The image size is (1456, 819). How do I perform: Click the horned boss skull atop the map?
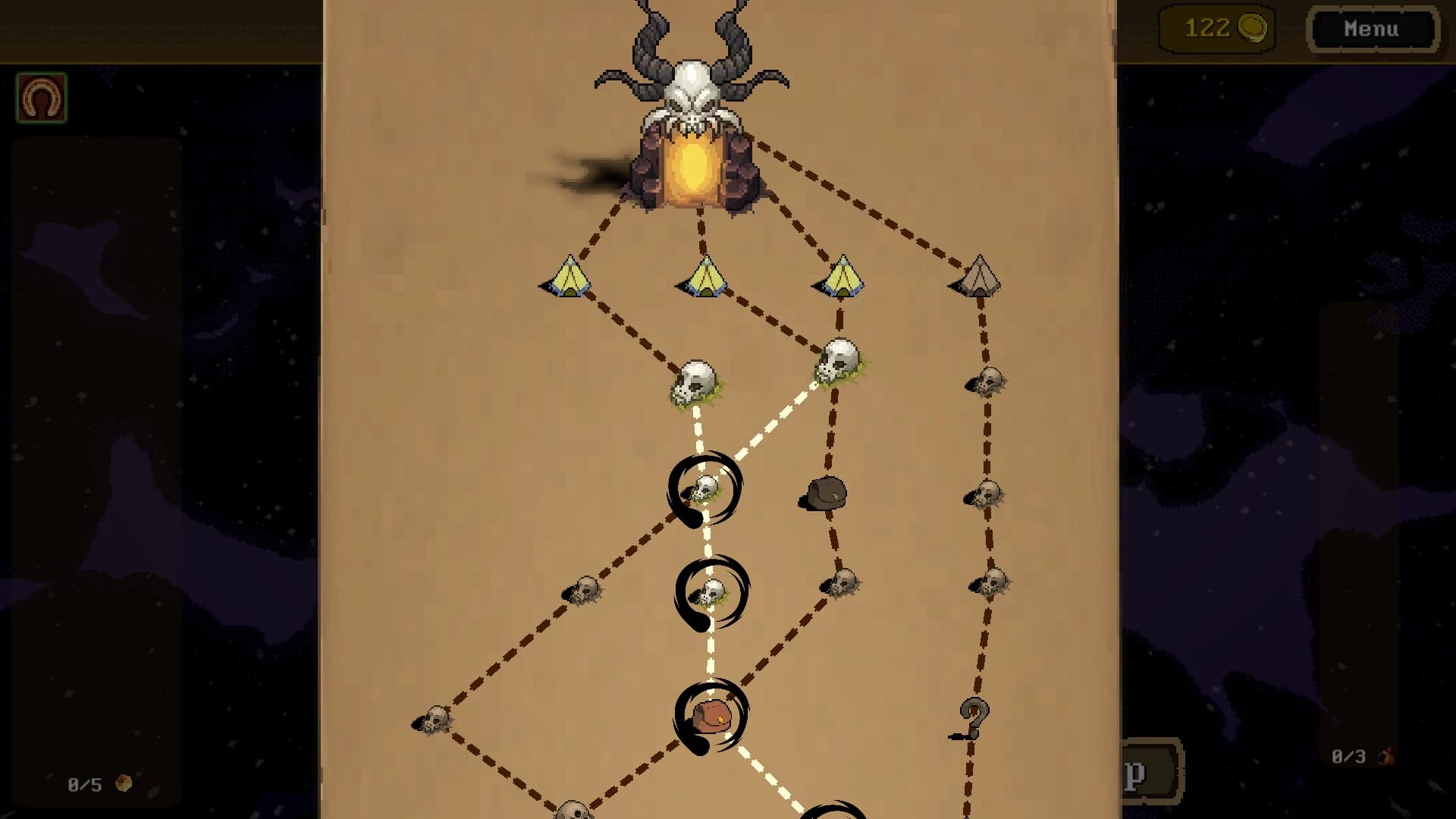point(698,83)
